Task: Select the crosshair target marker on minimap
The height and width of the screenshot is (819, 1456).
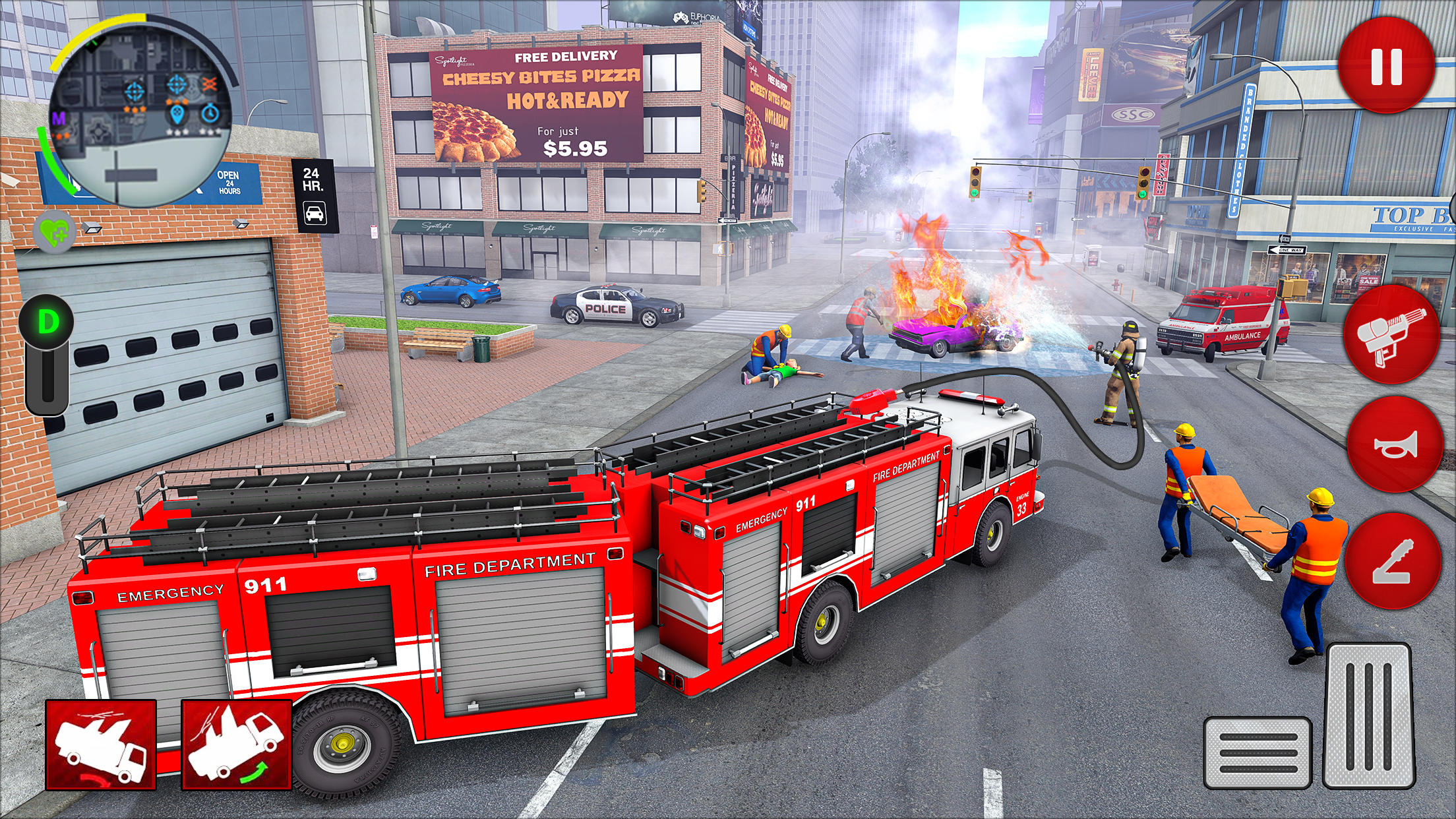Action: (x=134, y=92)
